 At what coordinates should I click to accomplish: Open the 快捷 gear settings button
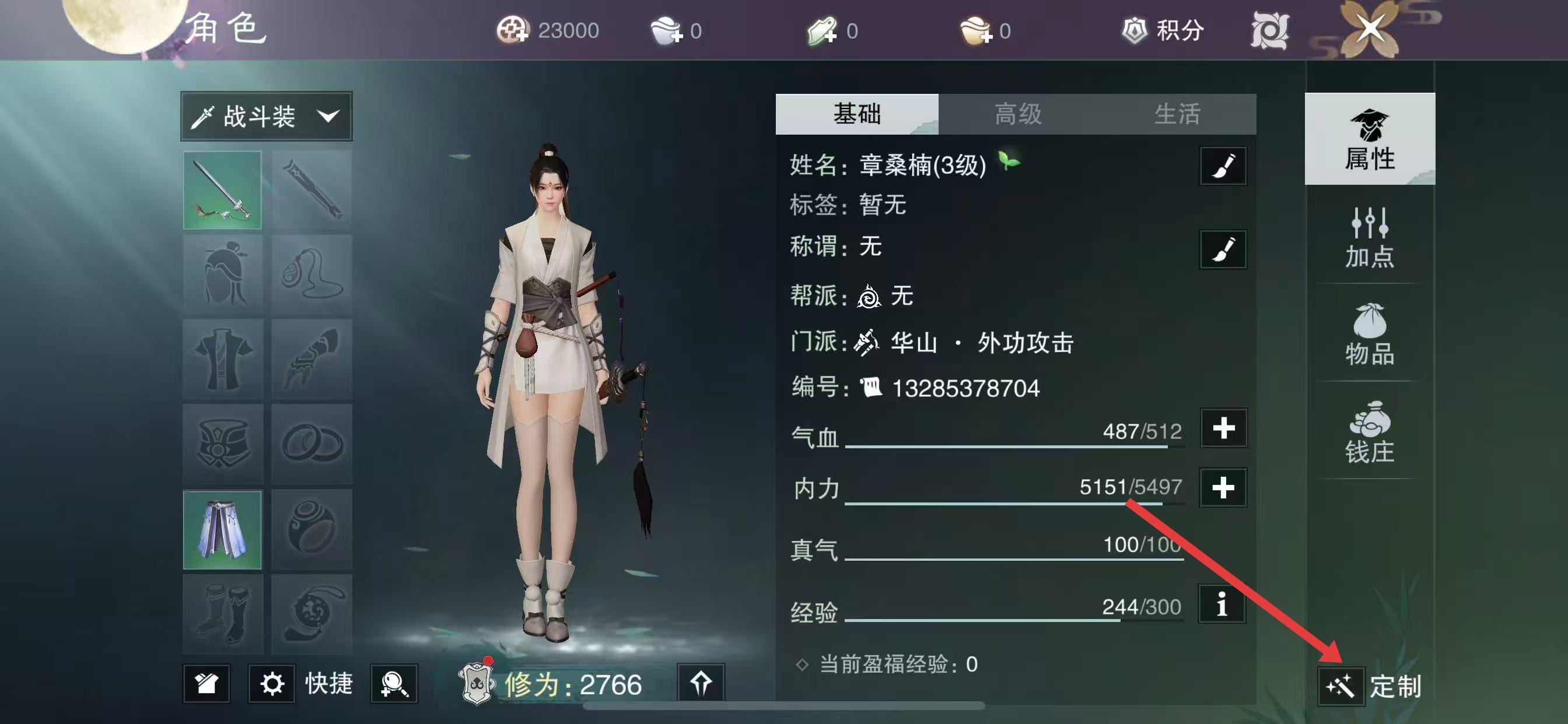(272, 684)
